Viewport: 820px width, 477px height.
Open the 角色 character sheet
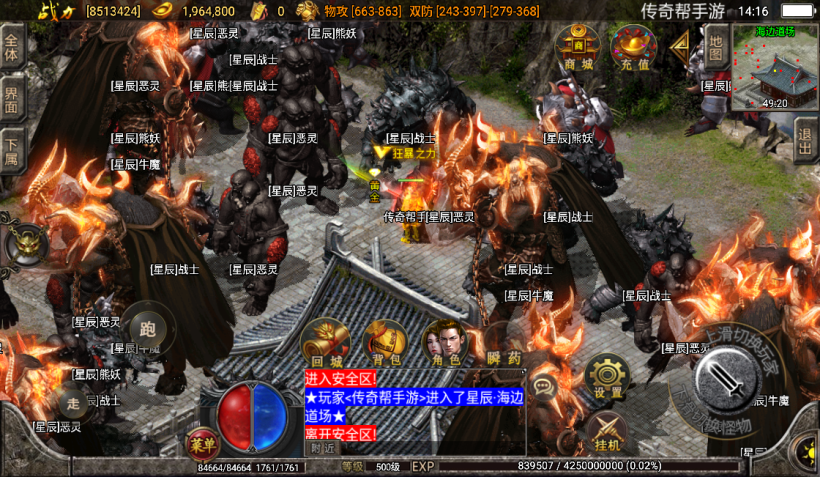coord(446,343)
